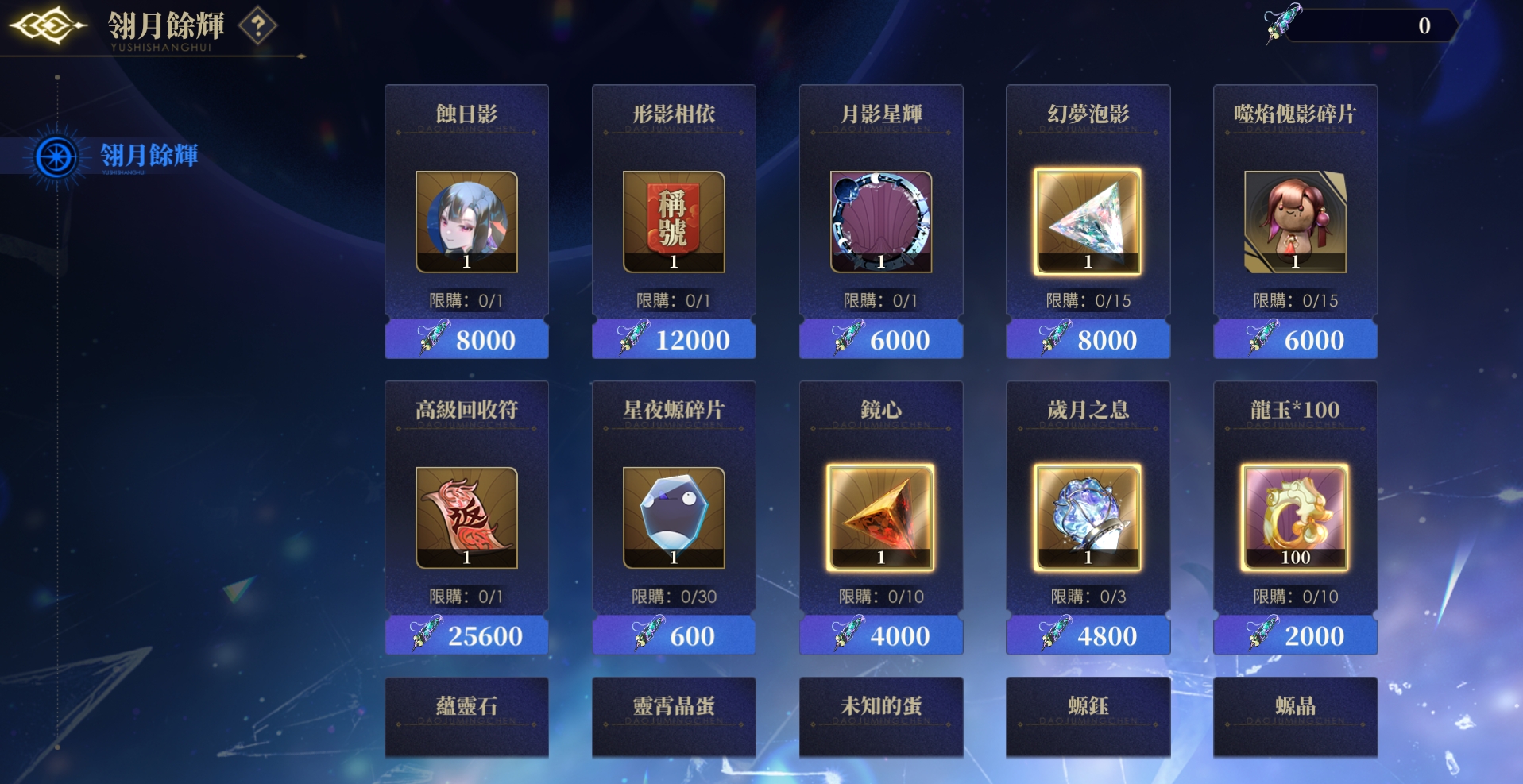Go back using the top-left emblem
1523x784 pixels.
48,26
